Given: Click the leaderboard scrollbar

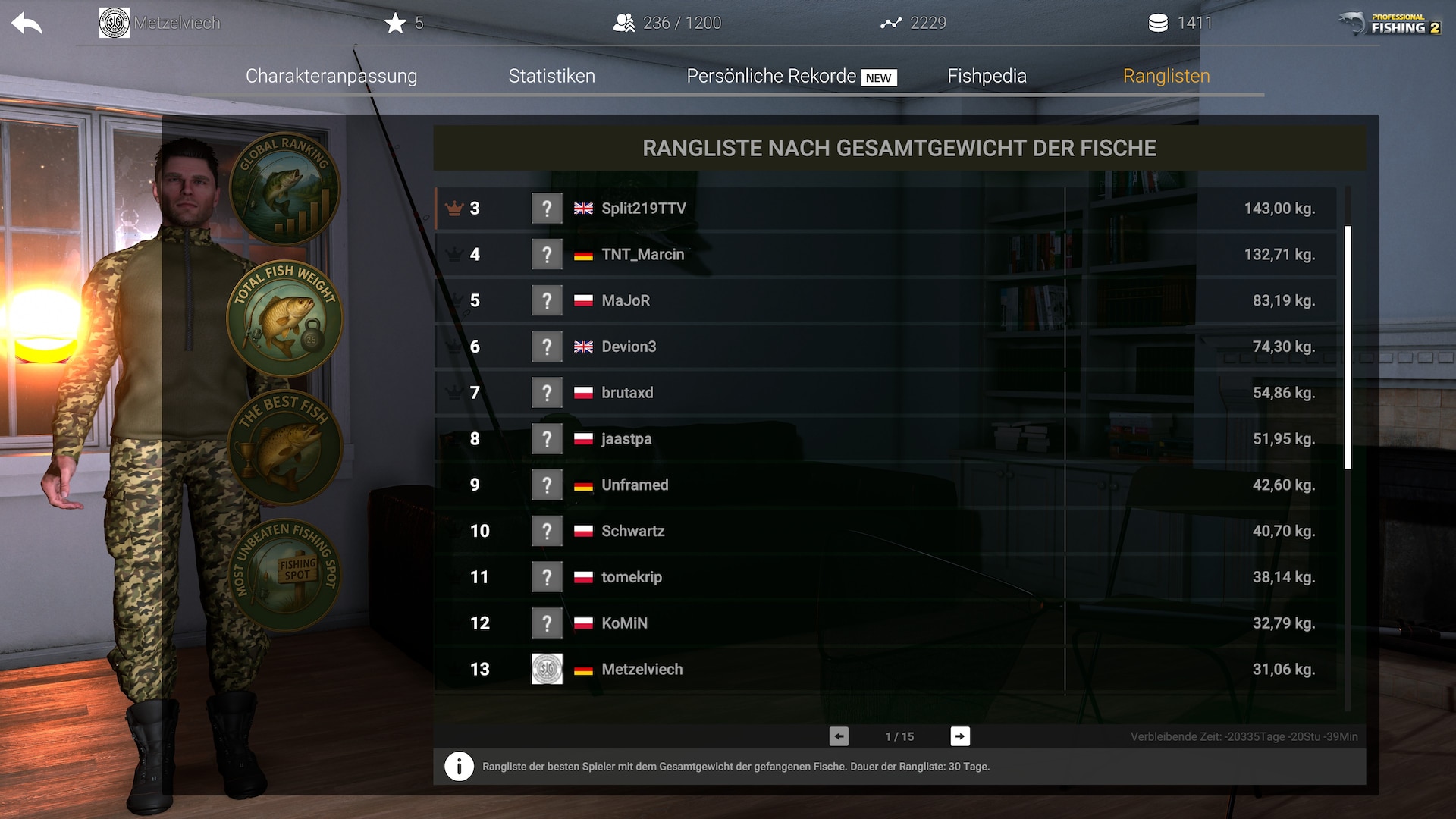Looking at the screenshot, I should (x=1348, y=347).
